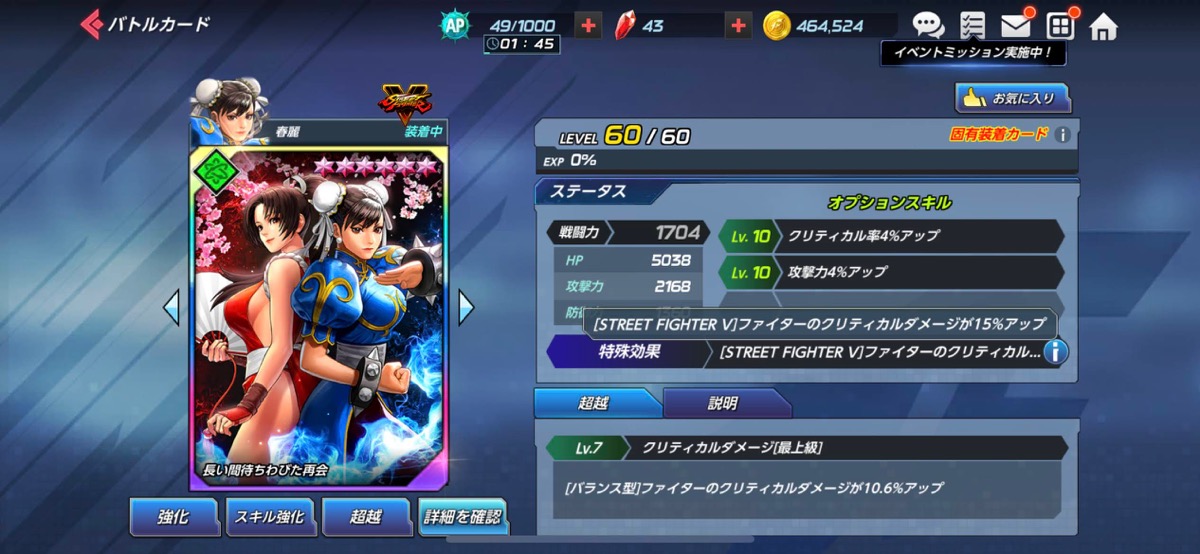Image resolution: width=1200 pixels, height=554 pixels.
Task: Open the grid menu icon
Action: 1060,25
